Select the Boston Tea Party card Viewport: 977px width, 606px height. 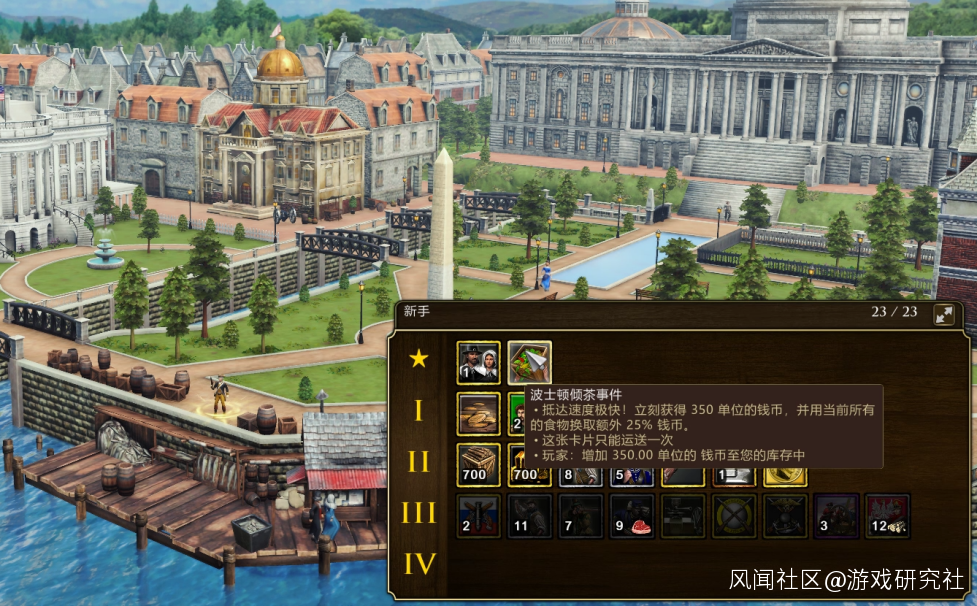pos(529,362)
